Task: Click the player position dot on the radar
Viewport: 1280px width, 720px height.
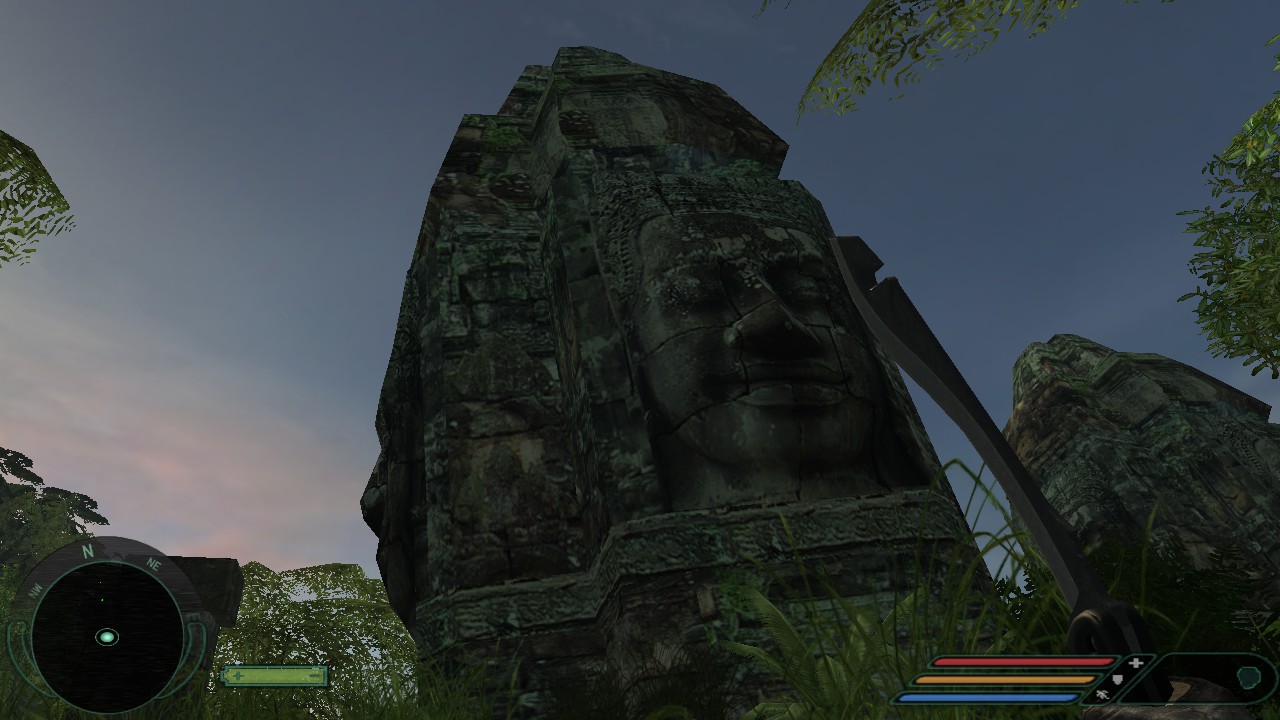Action: click(107, 637)
